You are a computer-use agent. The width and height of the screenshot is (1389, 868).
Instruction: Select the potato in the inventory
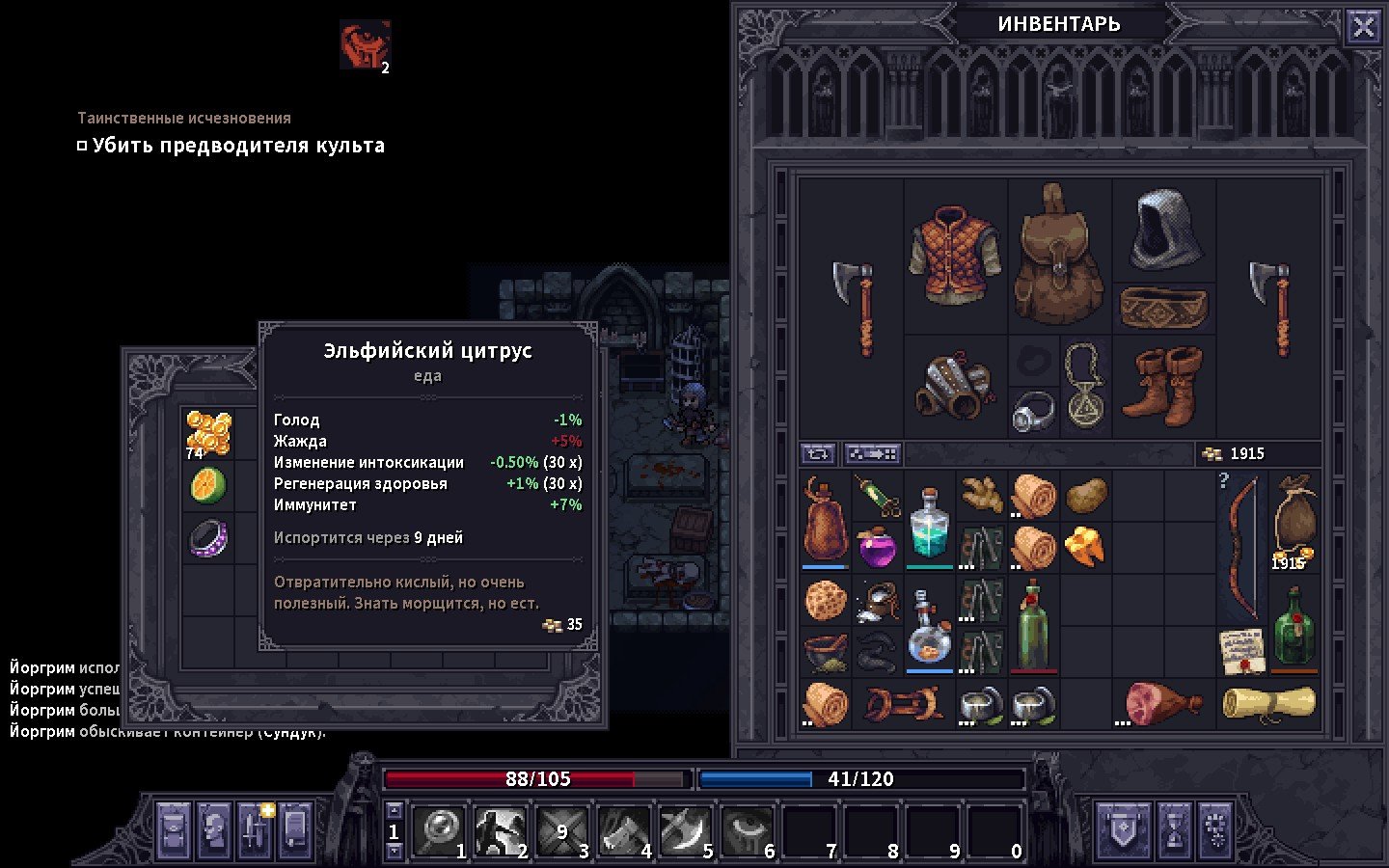point(1085,496)
